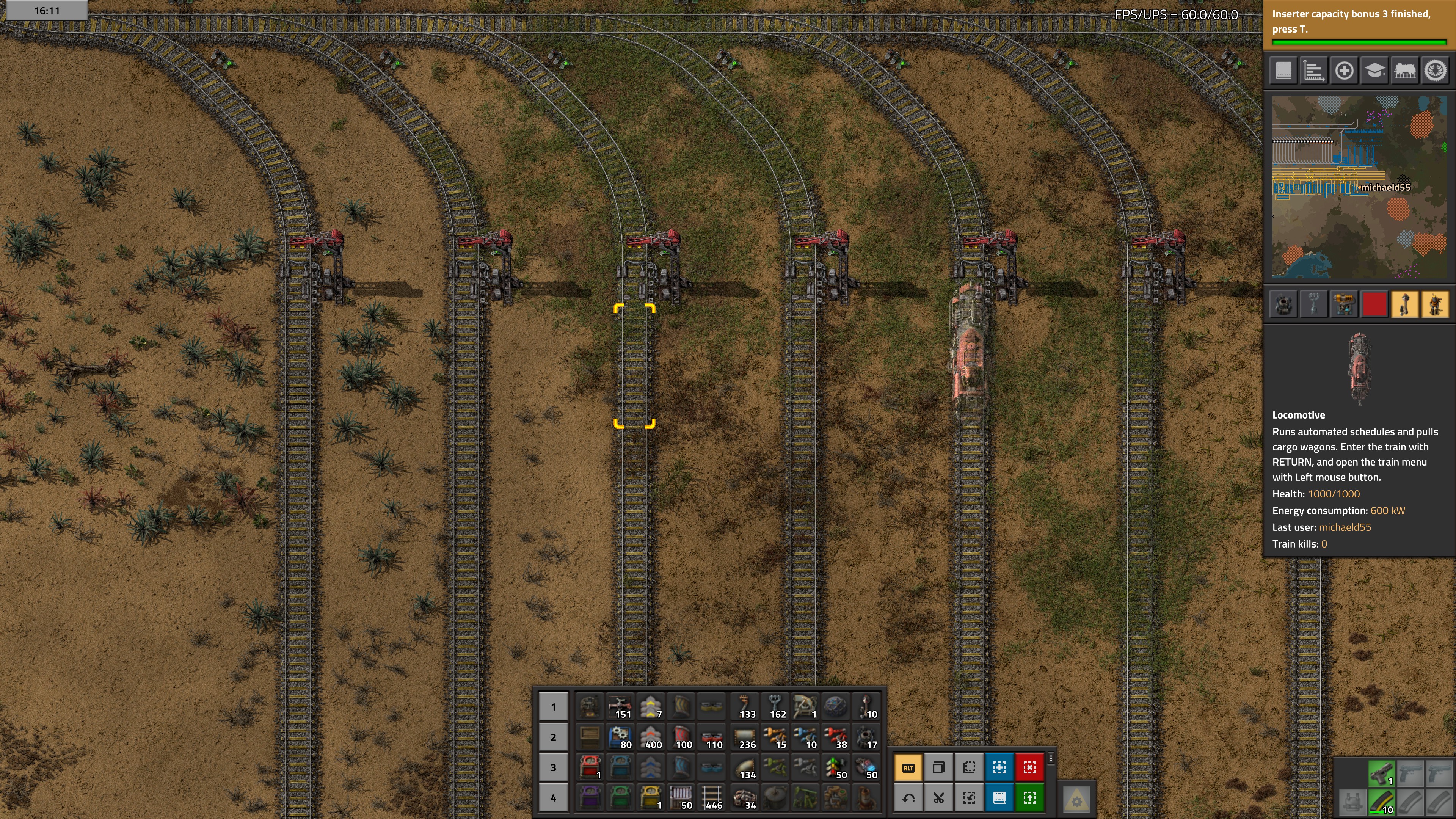The height and width of the screenshot is (819, 1456).
Task: Select the paste shortcut
Action: pyautogui.click(x=969, y=767)
